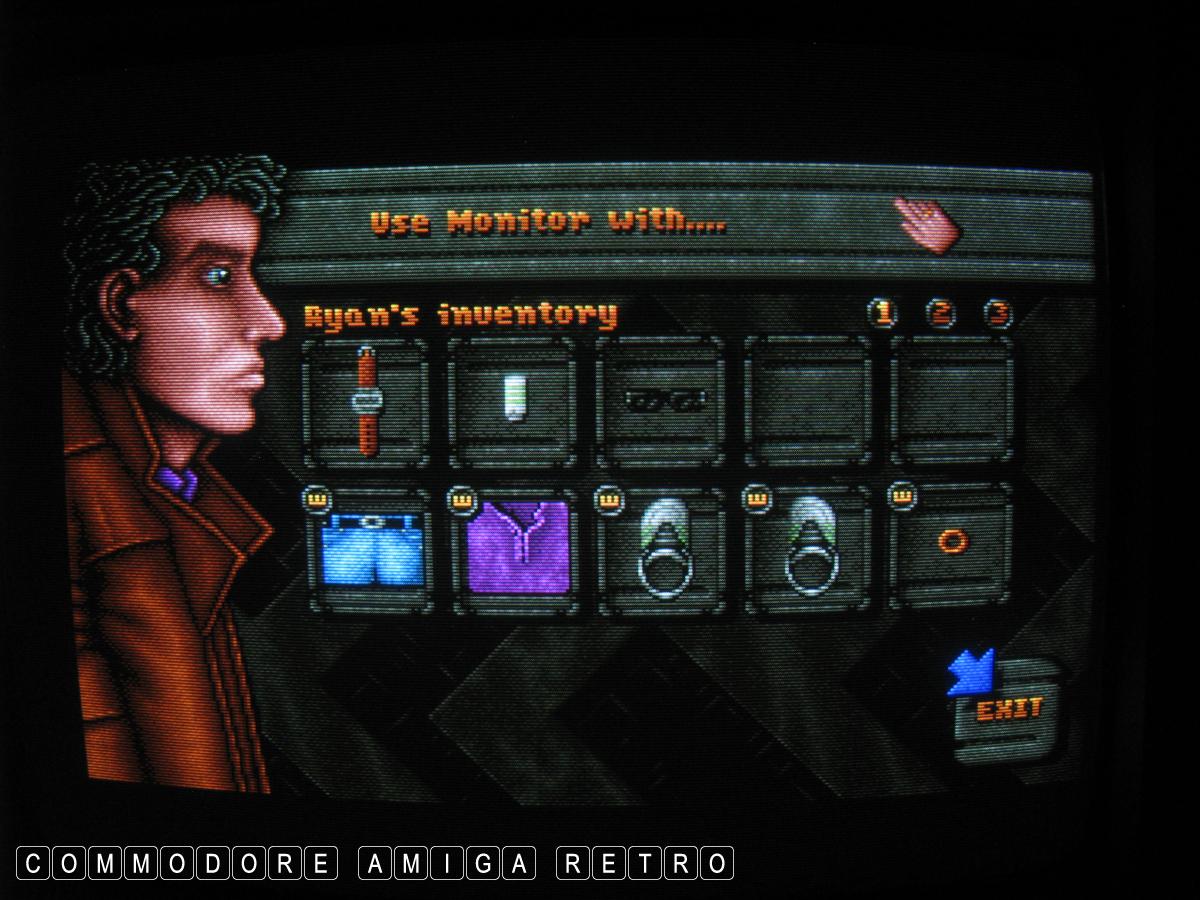Exit the inventory screen
This screenshot has width=1200, height=900.
pyautogui.click(x=1008, y=709)
